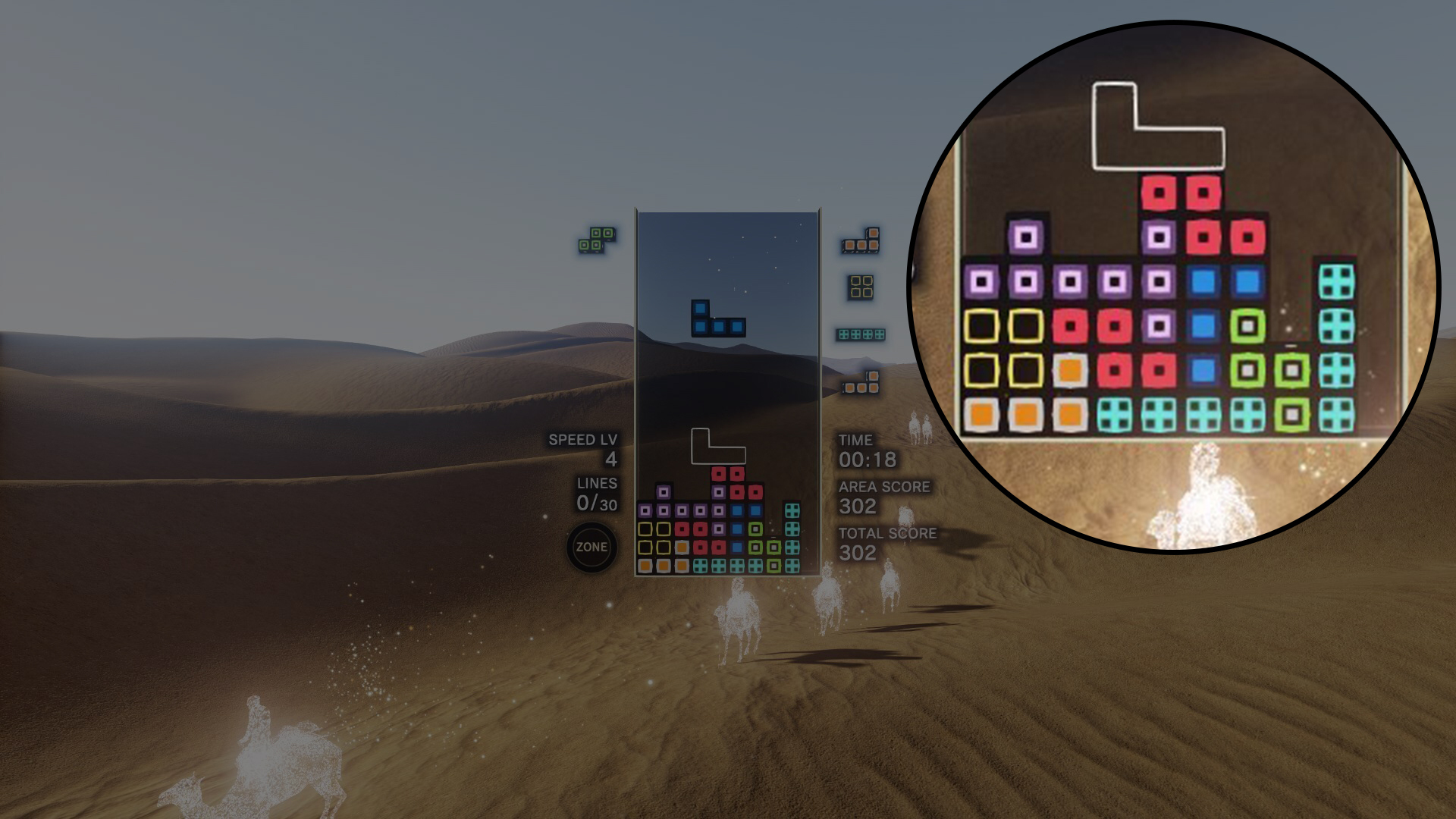Click the SPEED LV label
This screenshot has width=1456, height=819.
click(584, 438)
